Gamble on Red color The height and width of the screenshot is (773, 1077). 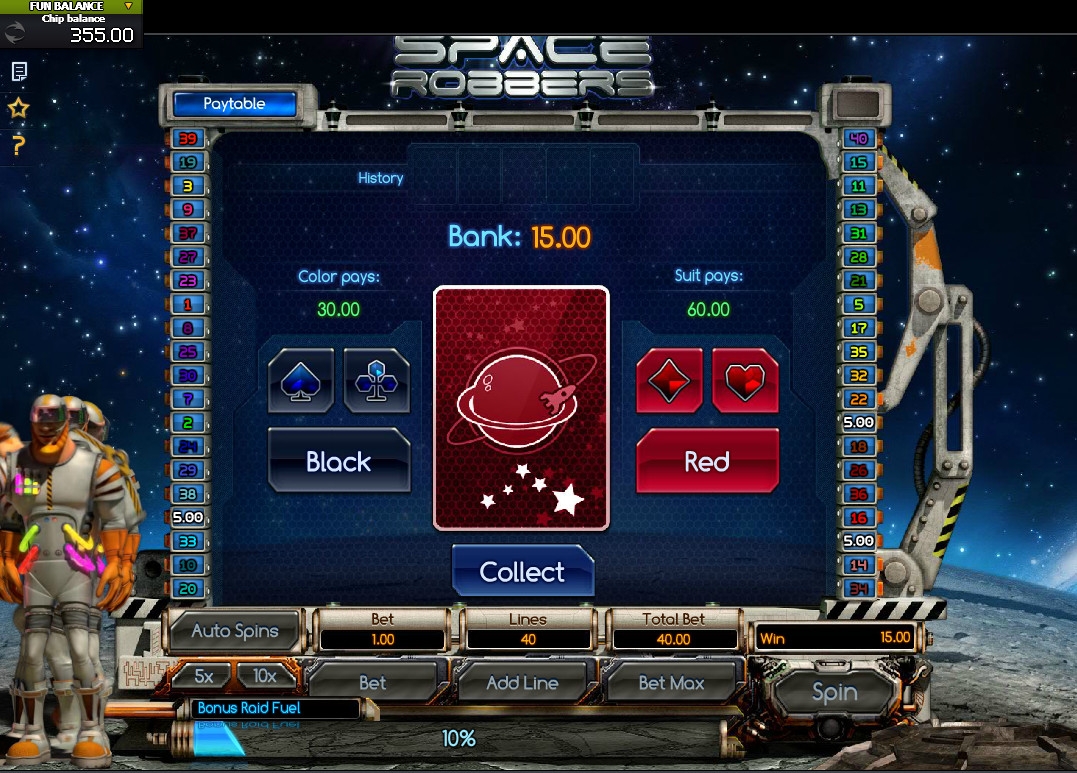[x=707, y=461]
